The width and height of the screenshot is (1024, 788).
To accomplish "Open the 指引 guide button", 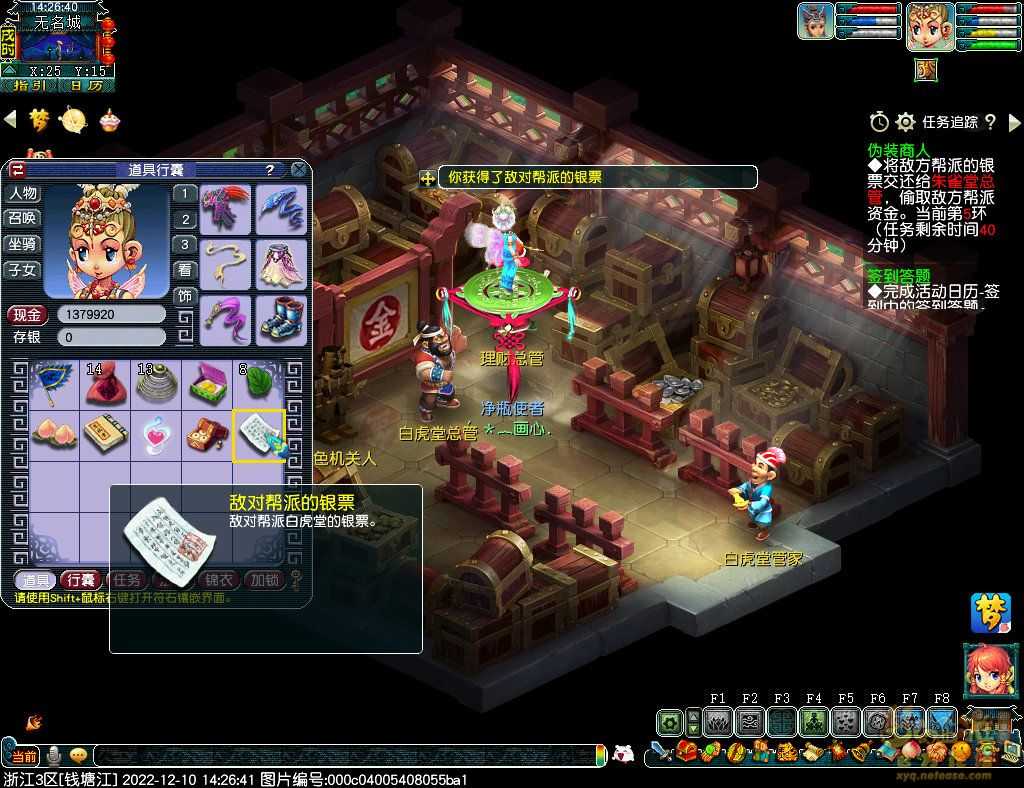I will (x=27, y=86).
